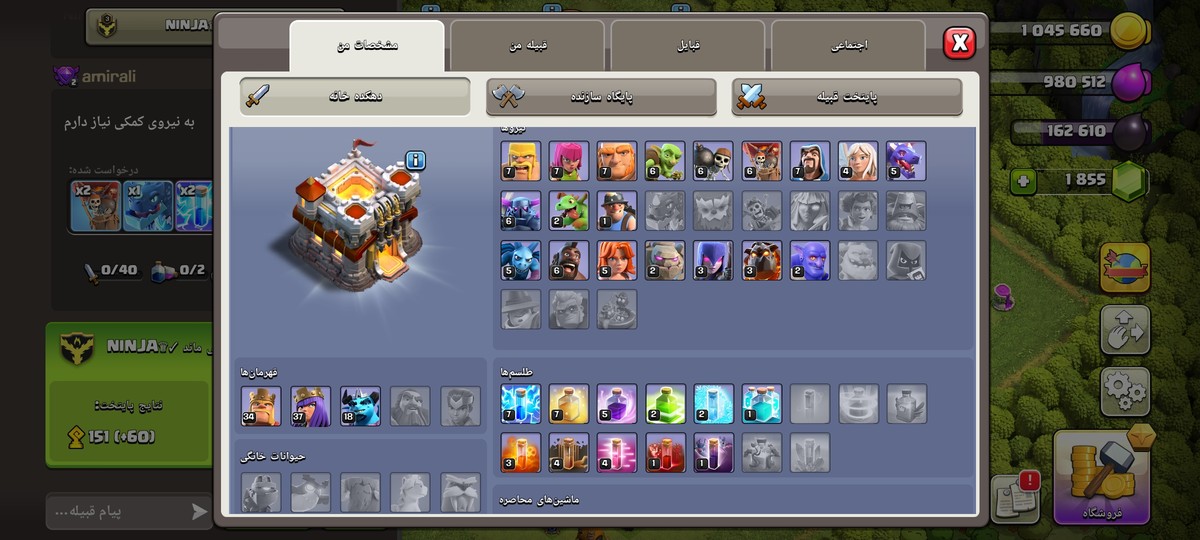Viewport: 1200px width, 540px height.
Task: Select the Barbarian King hero icon
Action: tap(261, 406)
